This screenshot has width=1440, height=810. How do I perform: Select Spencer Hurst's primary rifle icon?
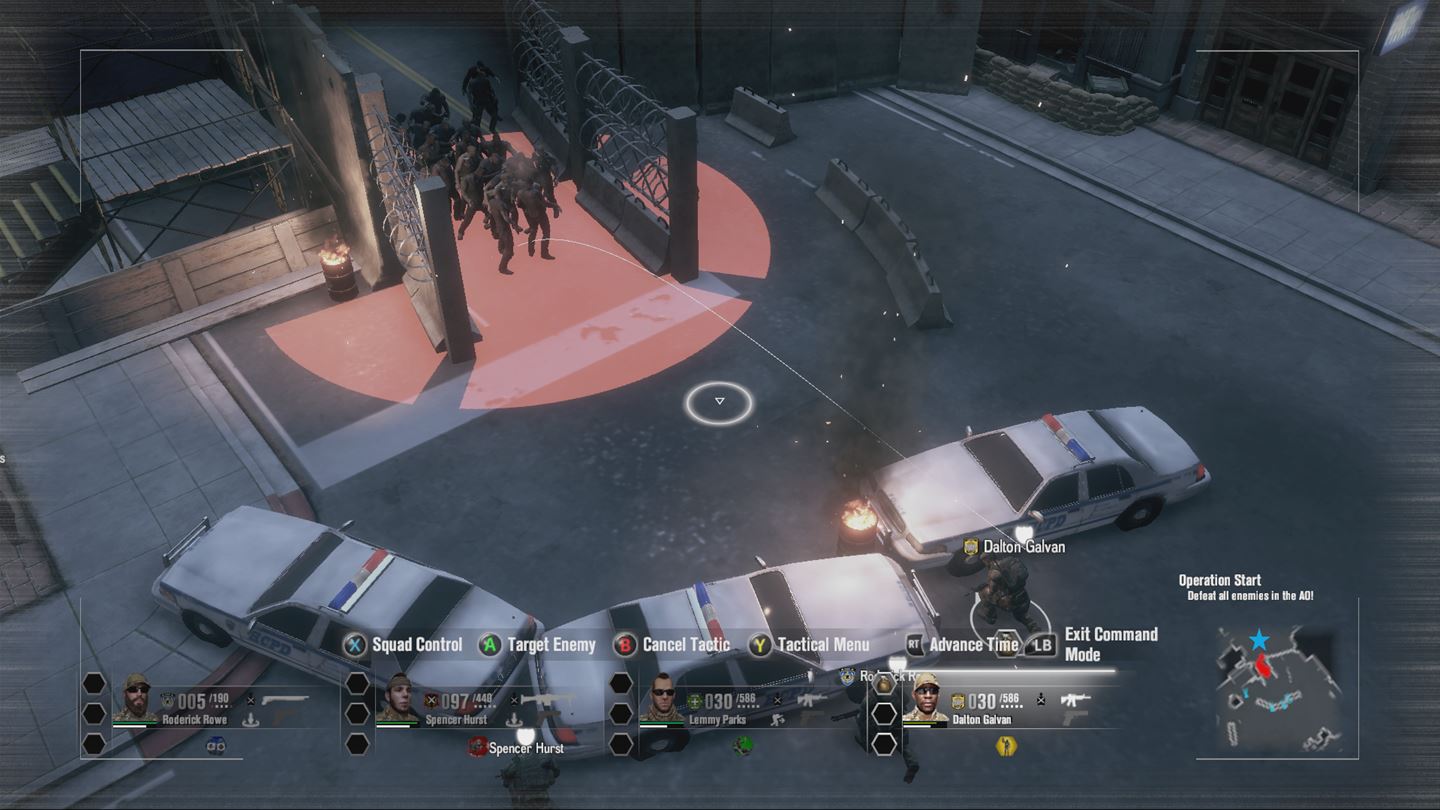547,700
